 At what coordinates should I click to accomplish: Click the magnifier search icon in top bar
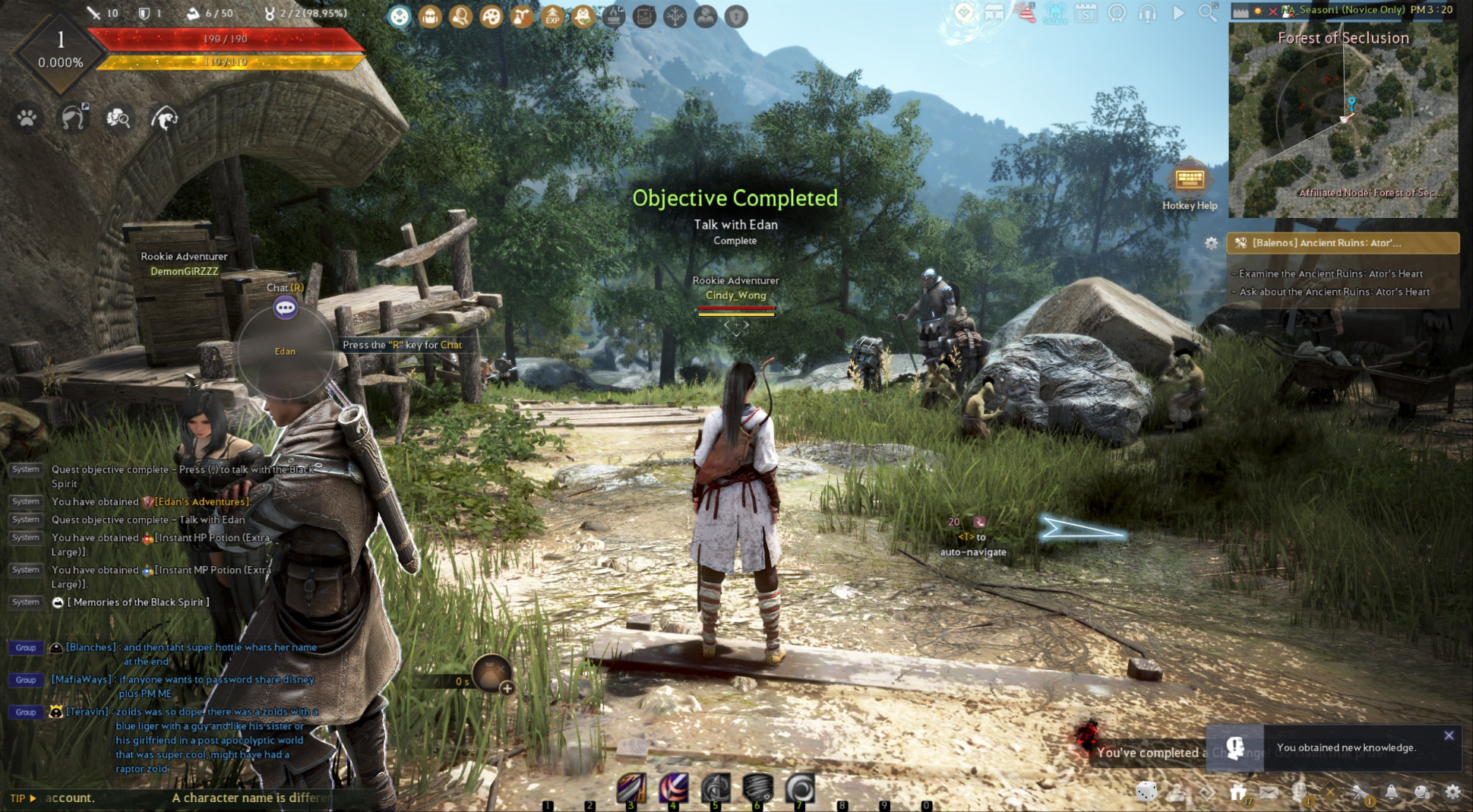tap(1207, 13)
